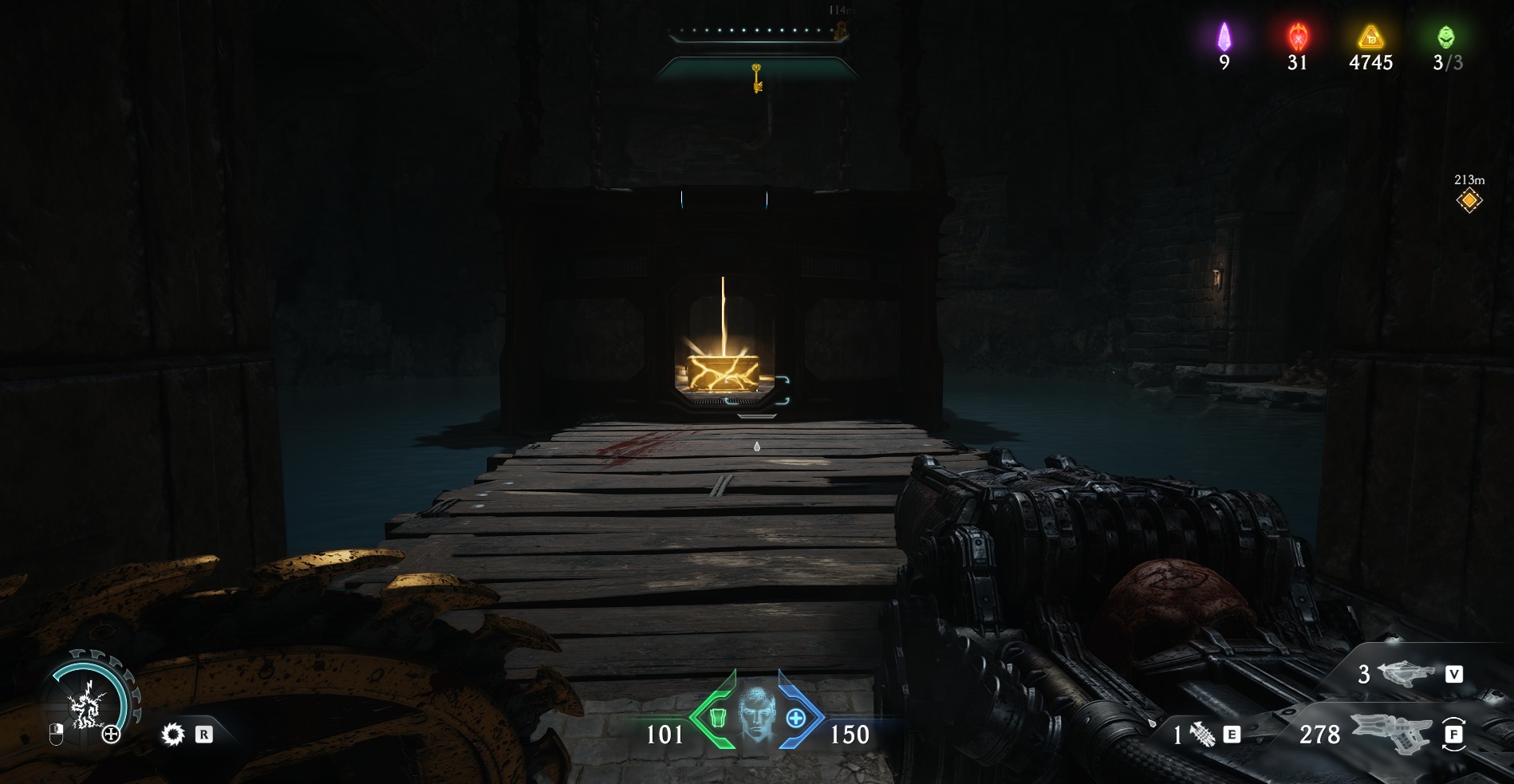Select the gold triangle currency icon

point(1370,37)
